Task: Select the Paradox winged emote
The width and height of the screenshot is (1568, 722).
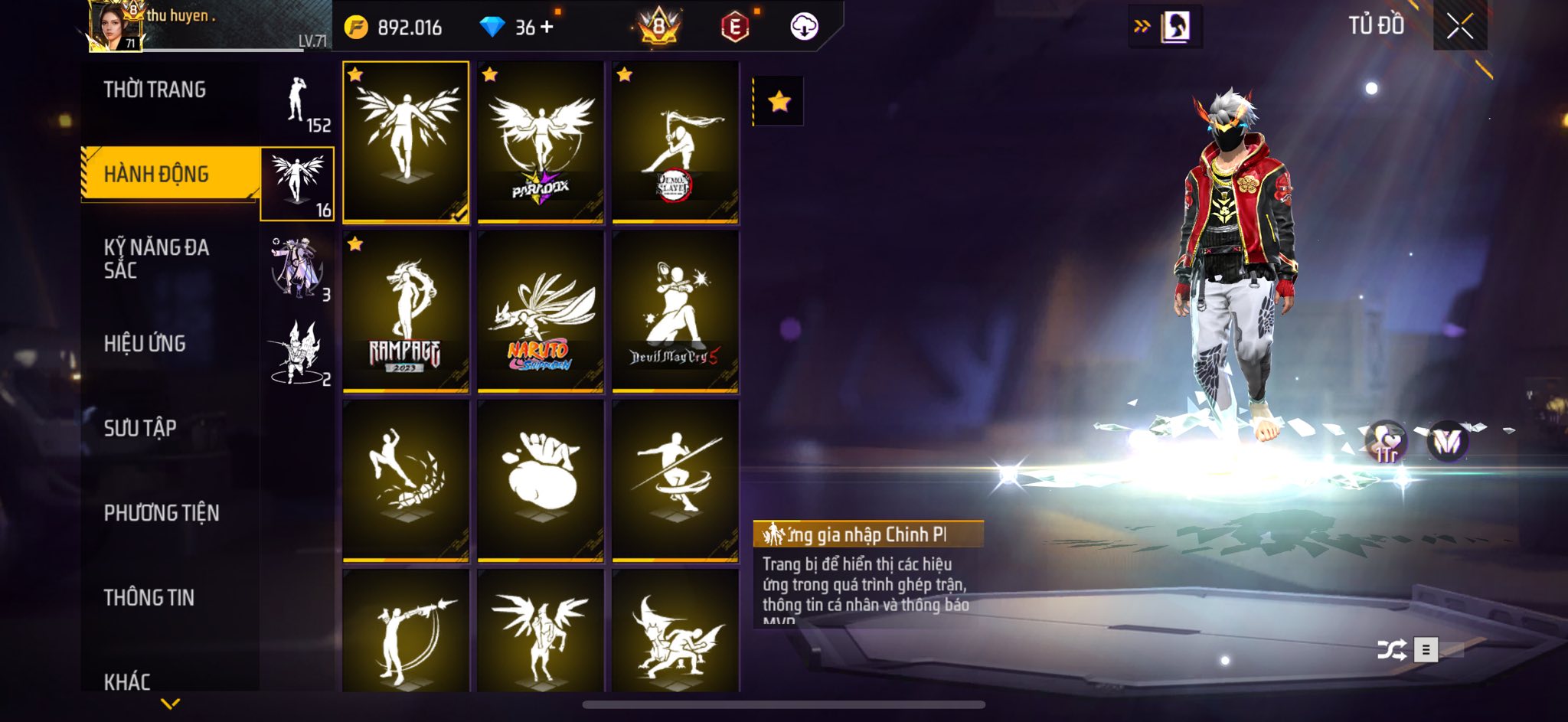Action: tap(541, 142)
